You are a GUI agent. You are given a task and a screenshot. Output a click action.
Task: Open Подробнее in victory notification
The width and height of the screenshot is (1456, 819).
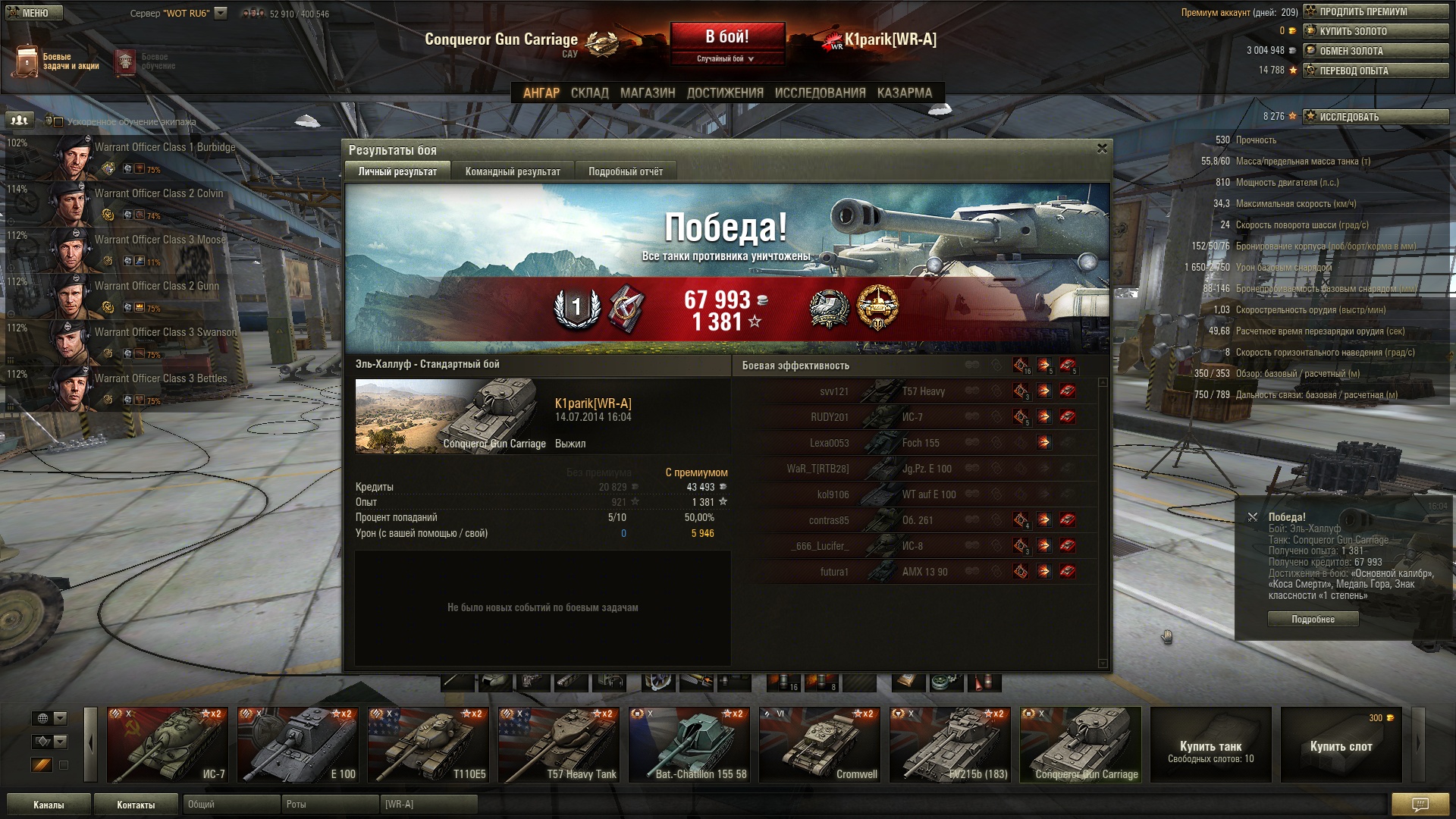point(1313,620)
